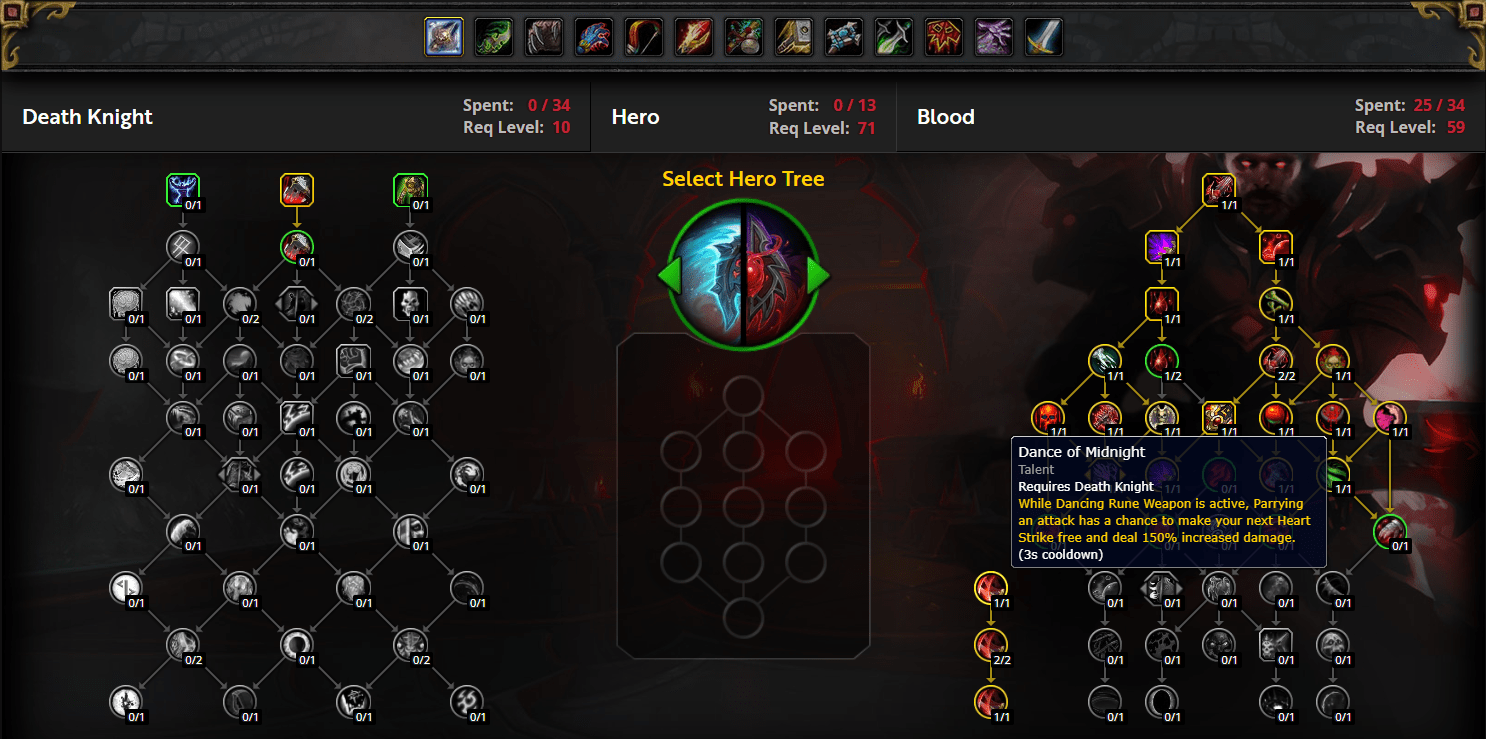Click the circular Select Hero Tree portrait

[x=742, y=273]
